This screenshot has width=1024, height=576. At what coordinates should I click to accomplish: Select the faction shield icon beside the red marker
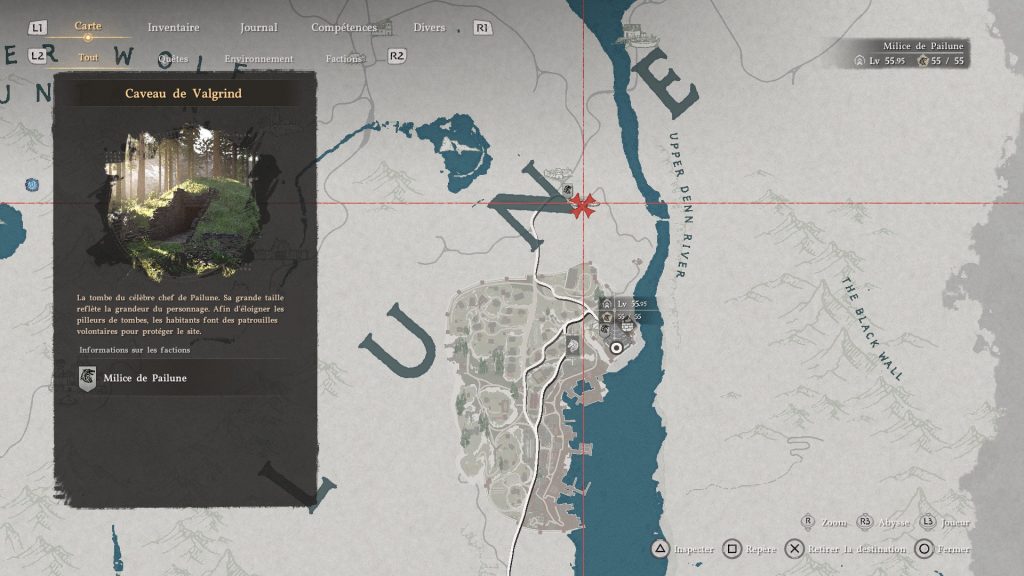click(566, 190)
